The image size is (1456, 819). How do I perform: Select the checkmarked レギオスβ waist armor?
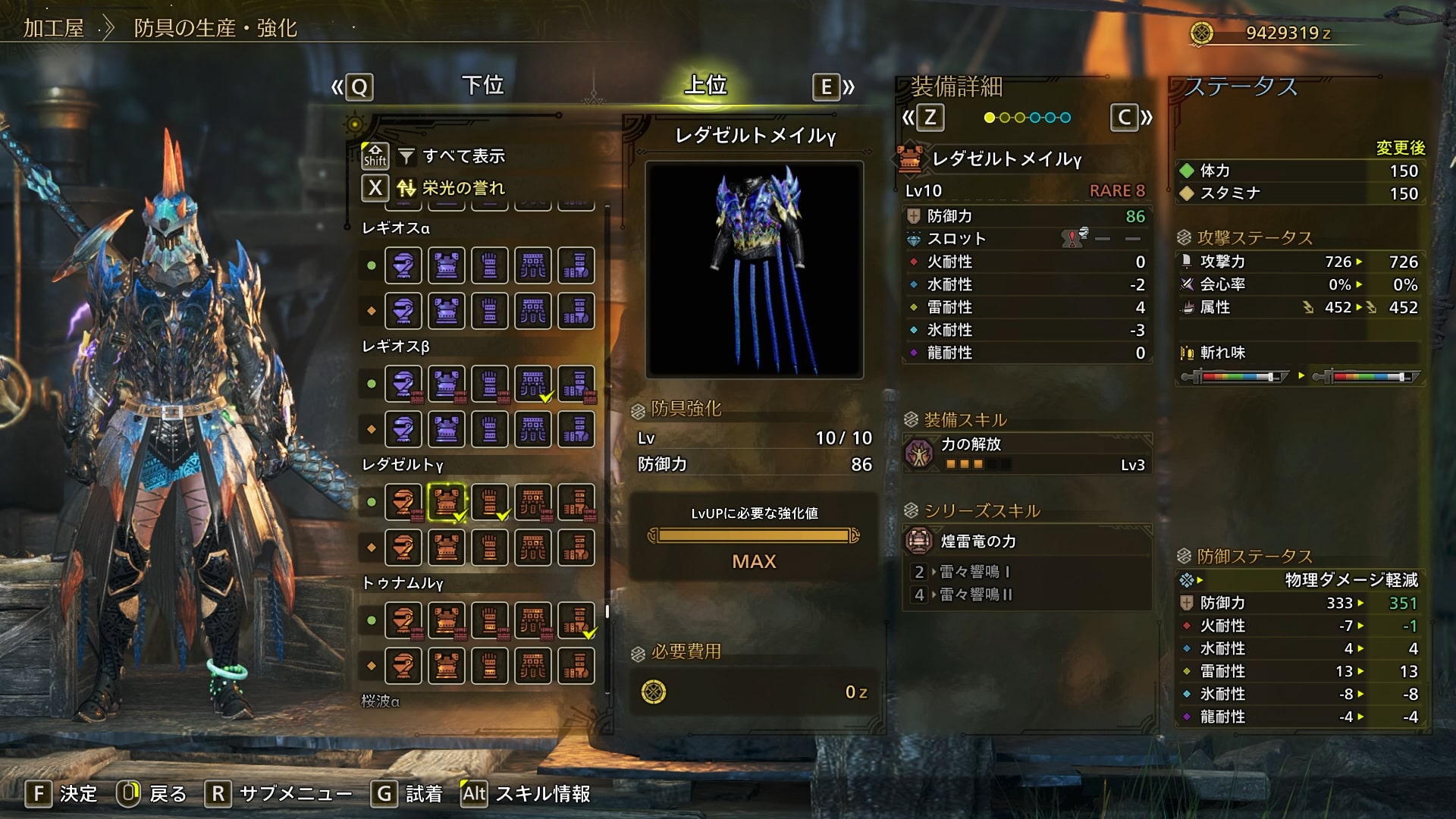pos(533,384)
